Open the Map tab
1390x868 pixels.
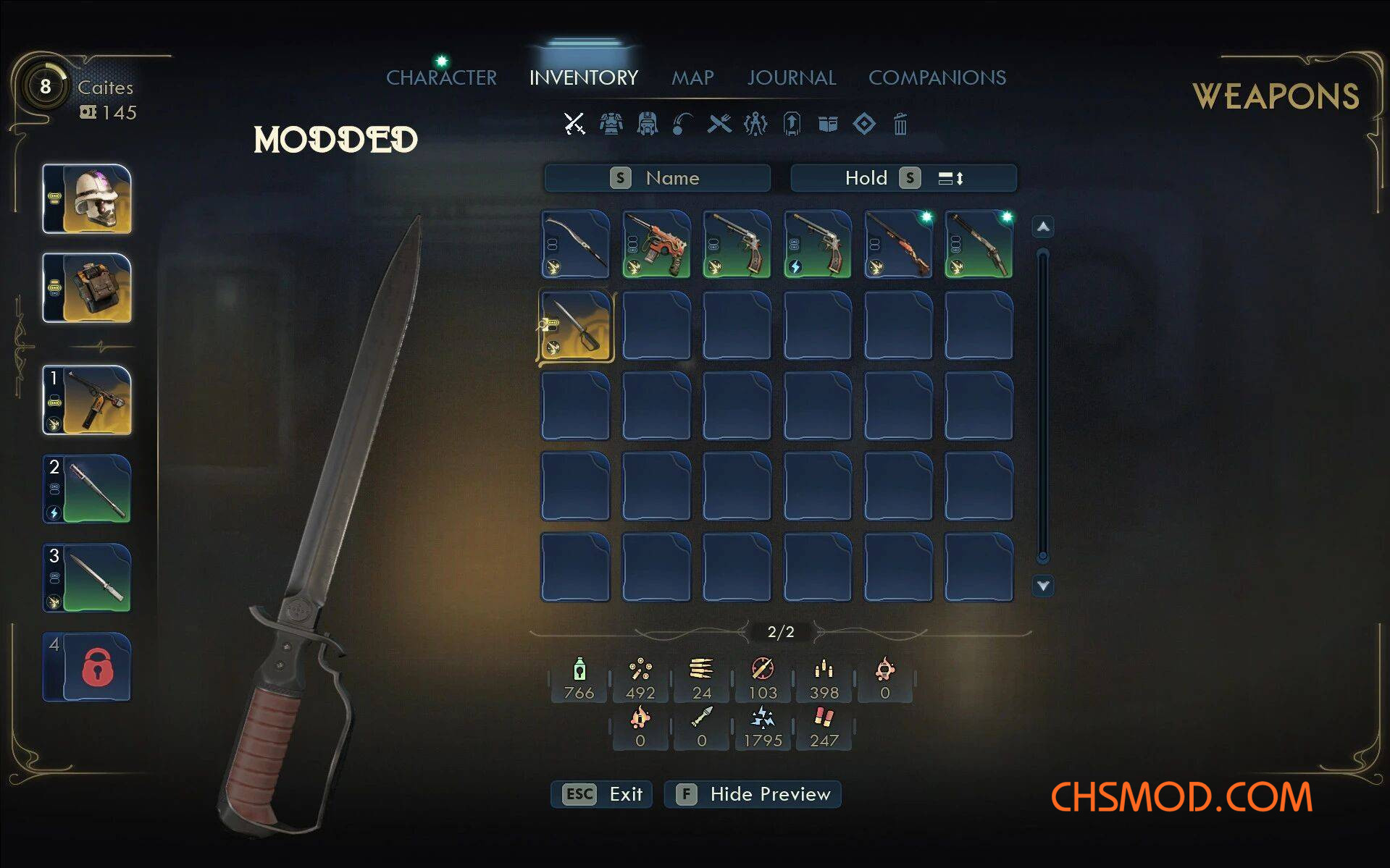(692, 77)
